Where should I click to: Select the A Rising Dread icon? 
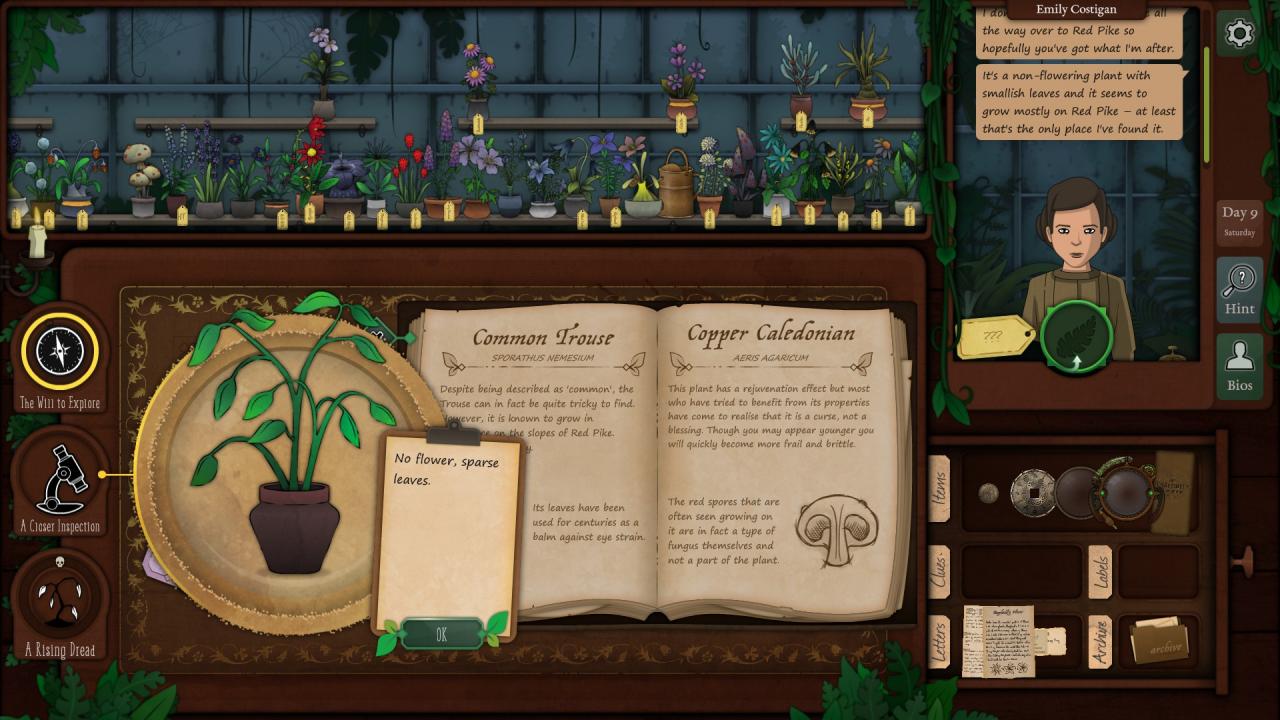(60, 598)
